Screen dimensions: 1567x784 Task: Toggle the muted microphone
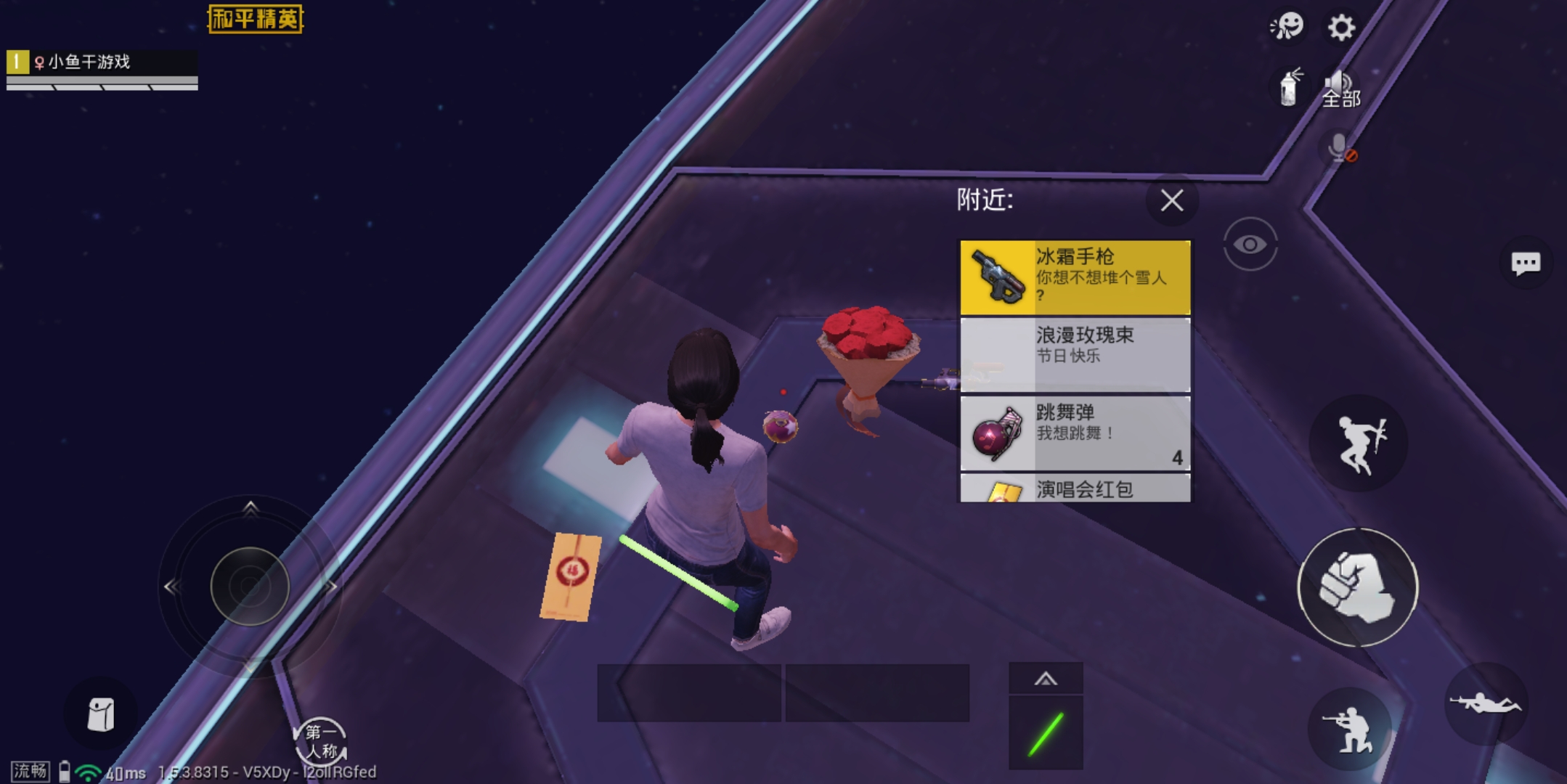1340,148
